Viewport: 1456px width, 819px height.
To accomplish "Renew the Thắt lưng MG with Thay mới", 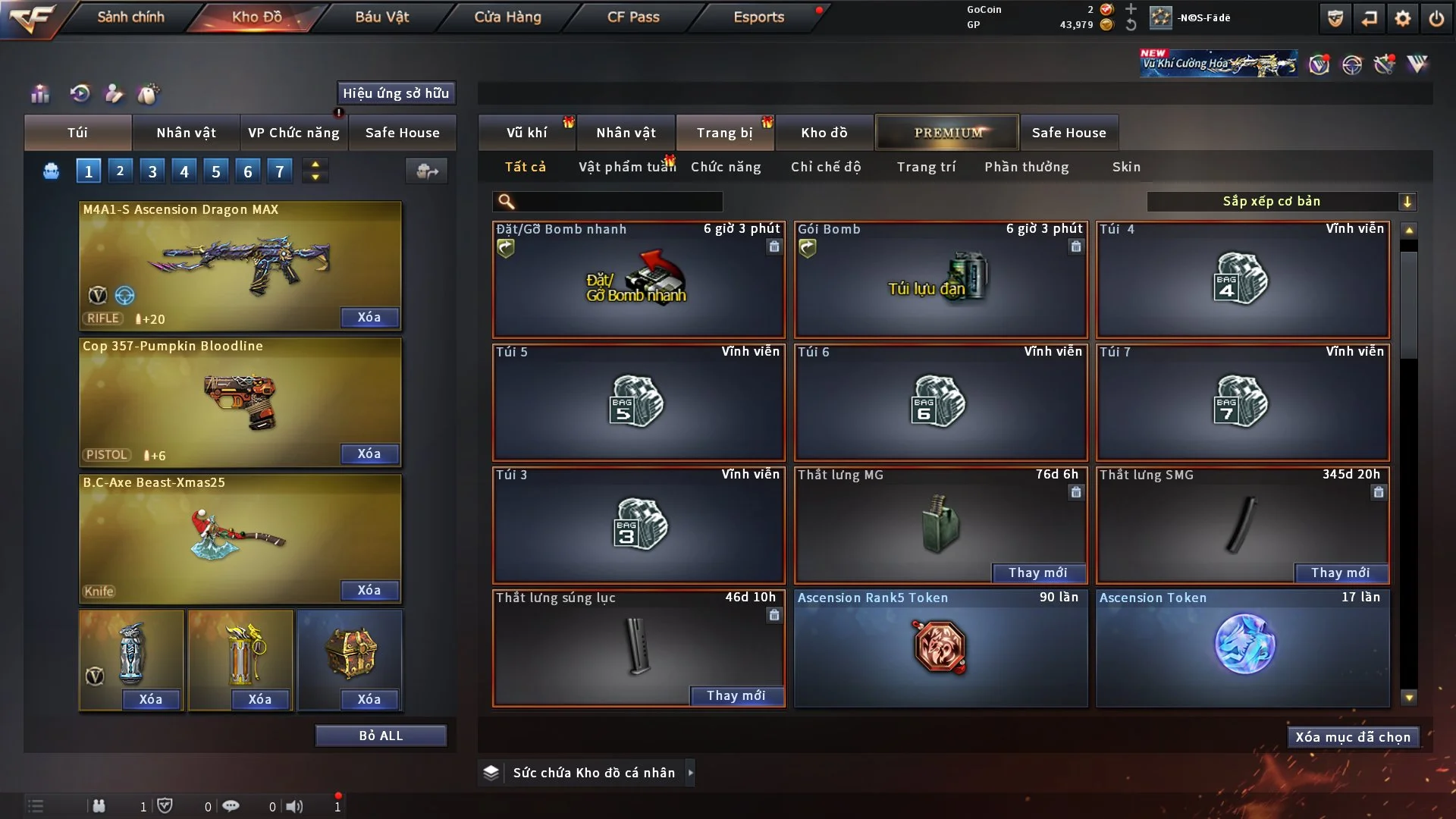I will [x=1038, y=573].
